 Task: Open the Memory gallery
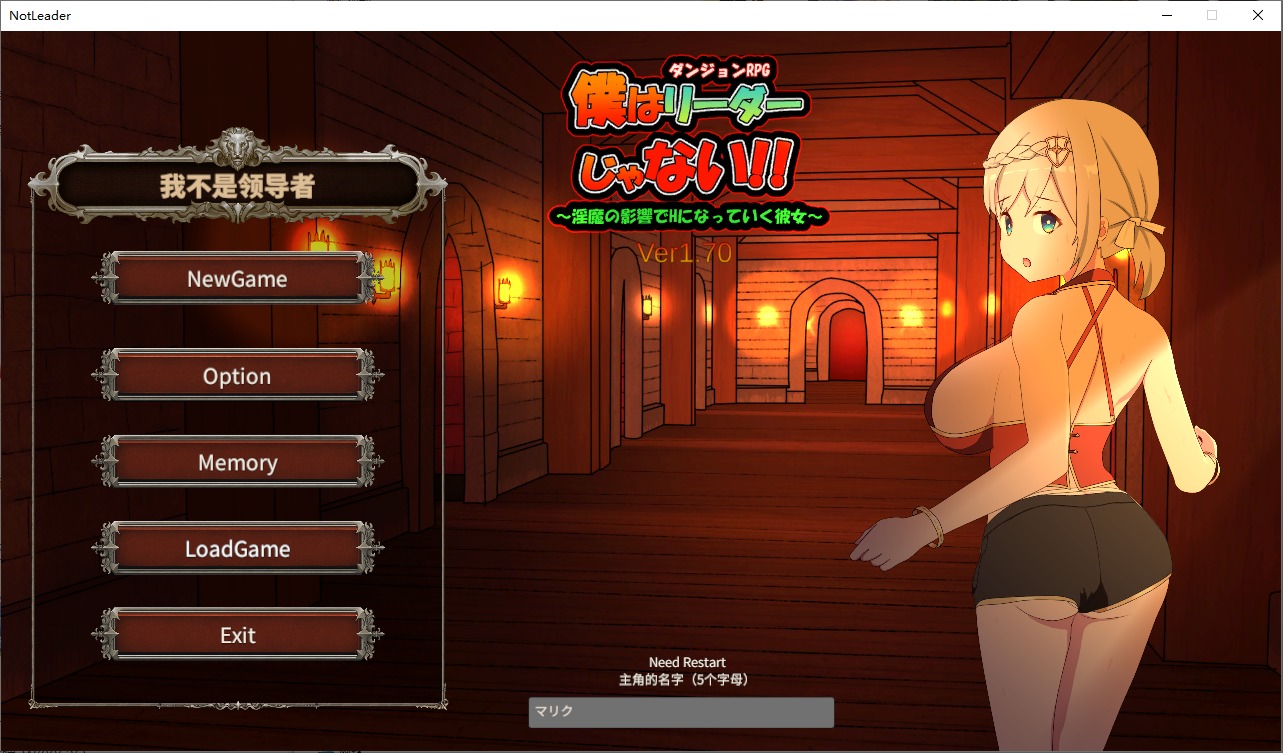click(x=237, y=462)
